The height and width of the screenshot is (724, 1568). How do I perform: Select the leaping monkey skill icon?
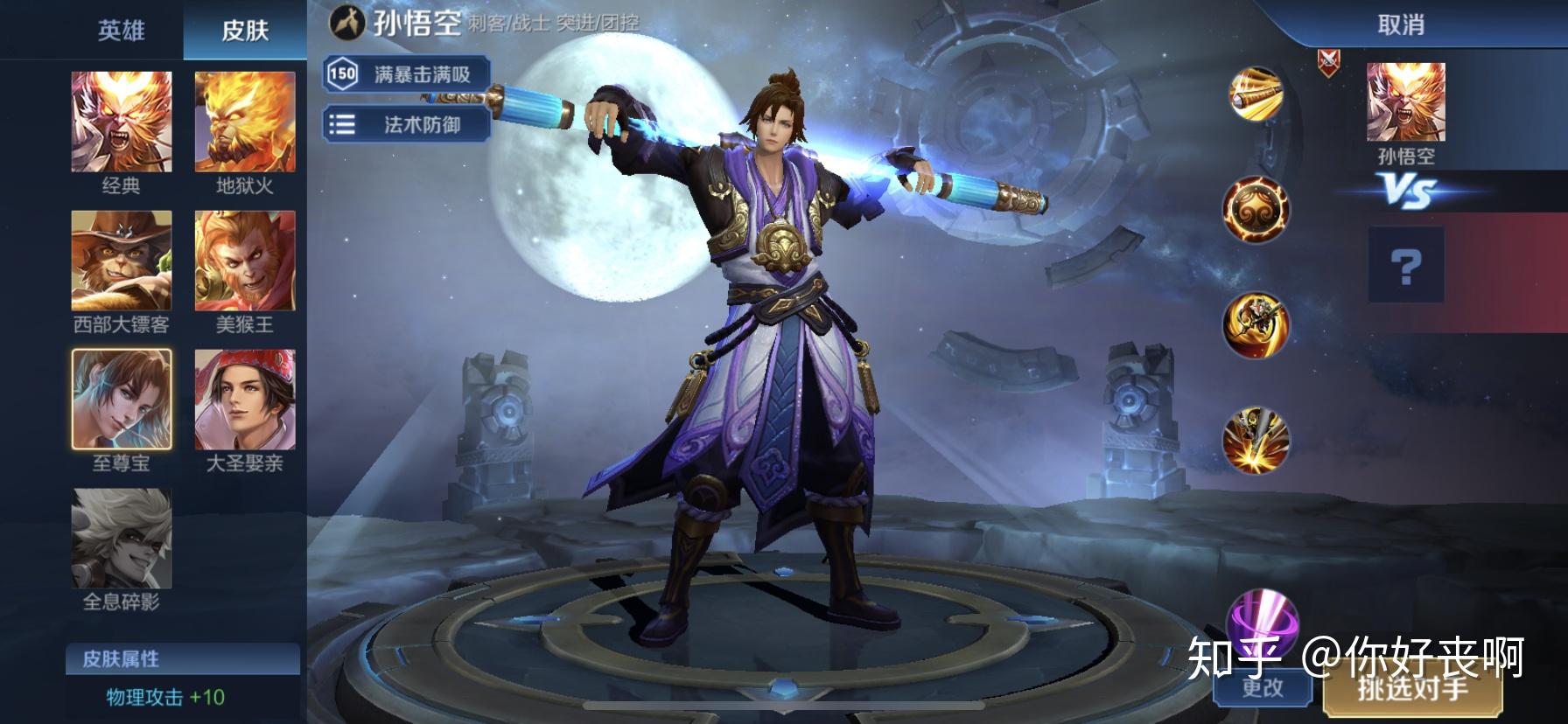(1256, 325)
